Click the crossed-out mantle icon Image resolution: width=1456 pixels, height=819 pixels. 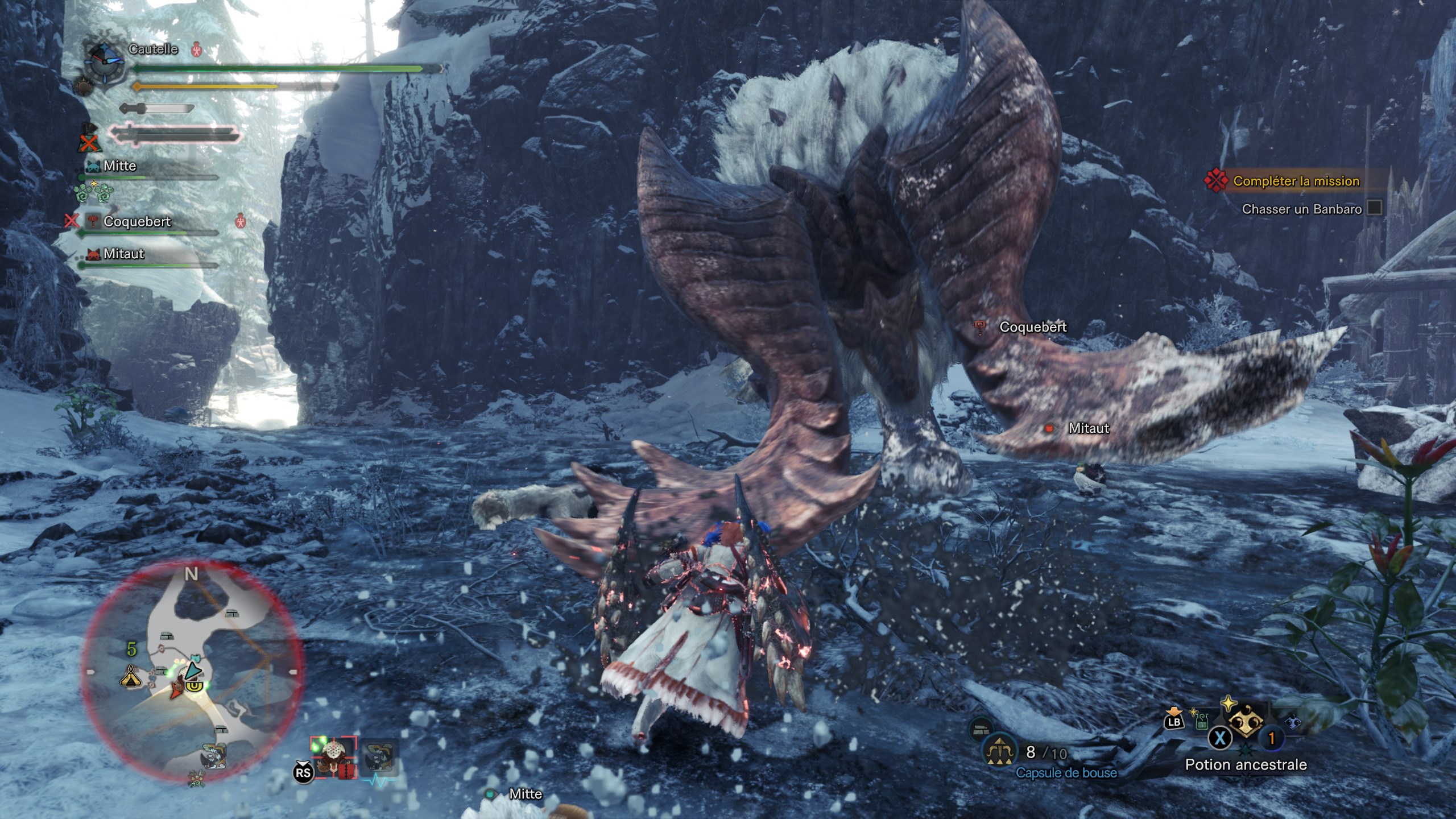(88, 139)
